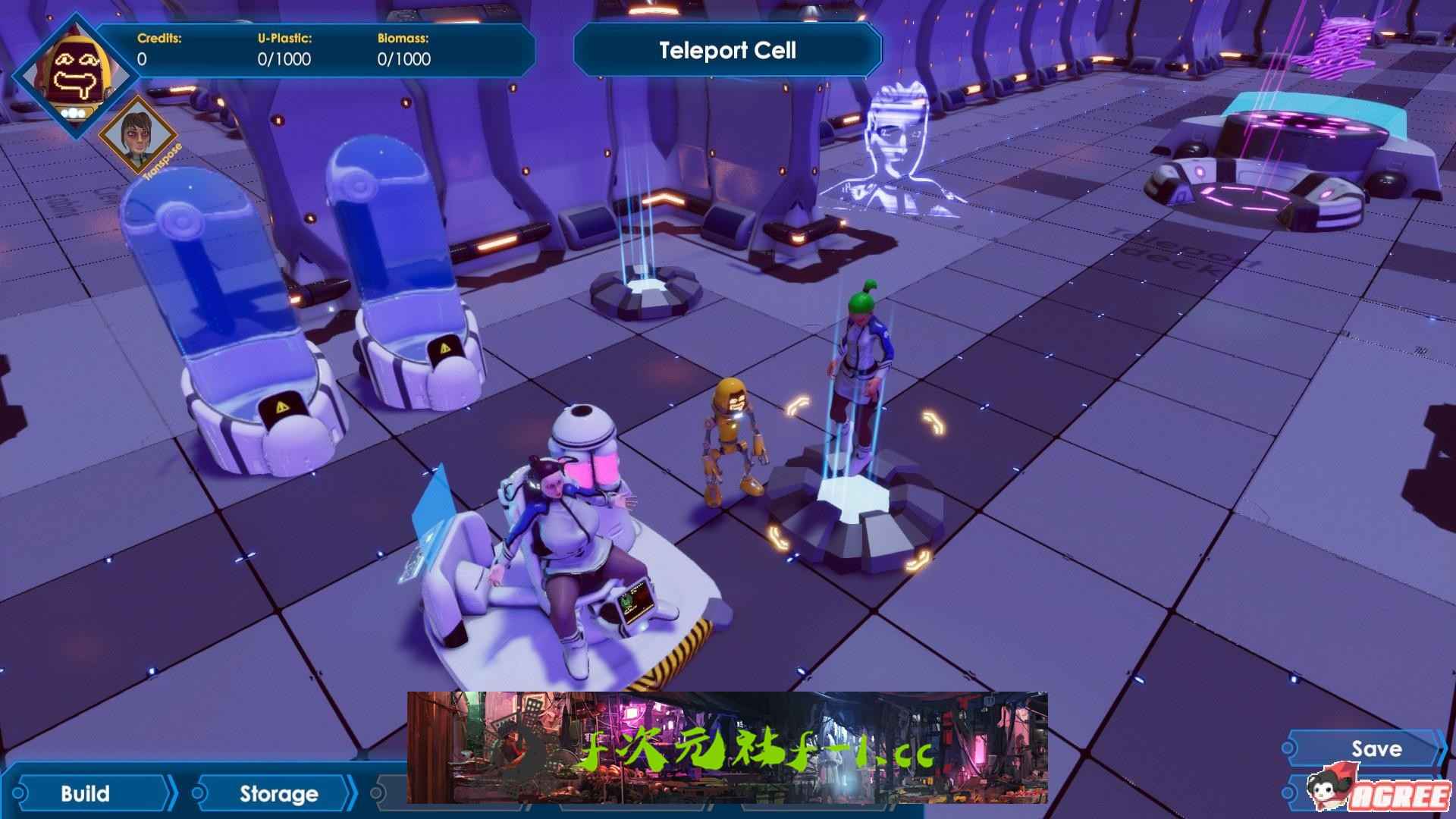Save the game
The height and width of the screenshot is (819, 1456).
click(1376, 749)
